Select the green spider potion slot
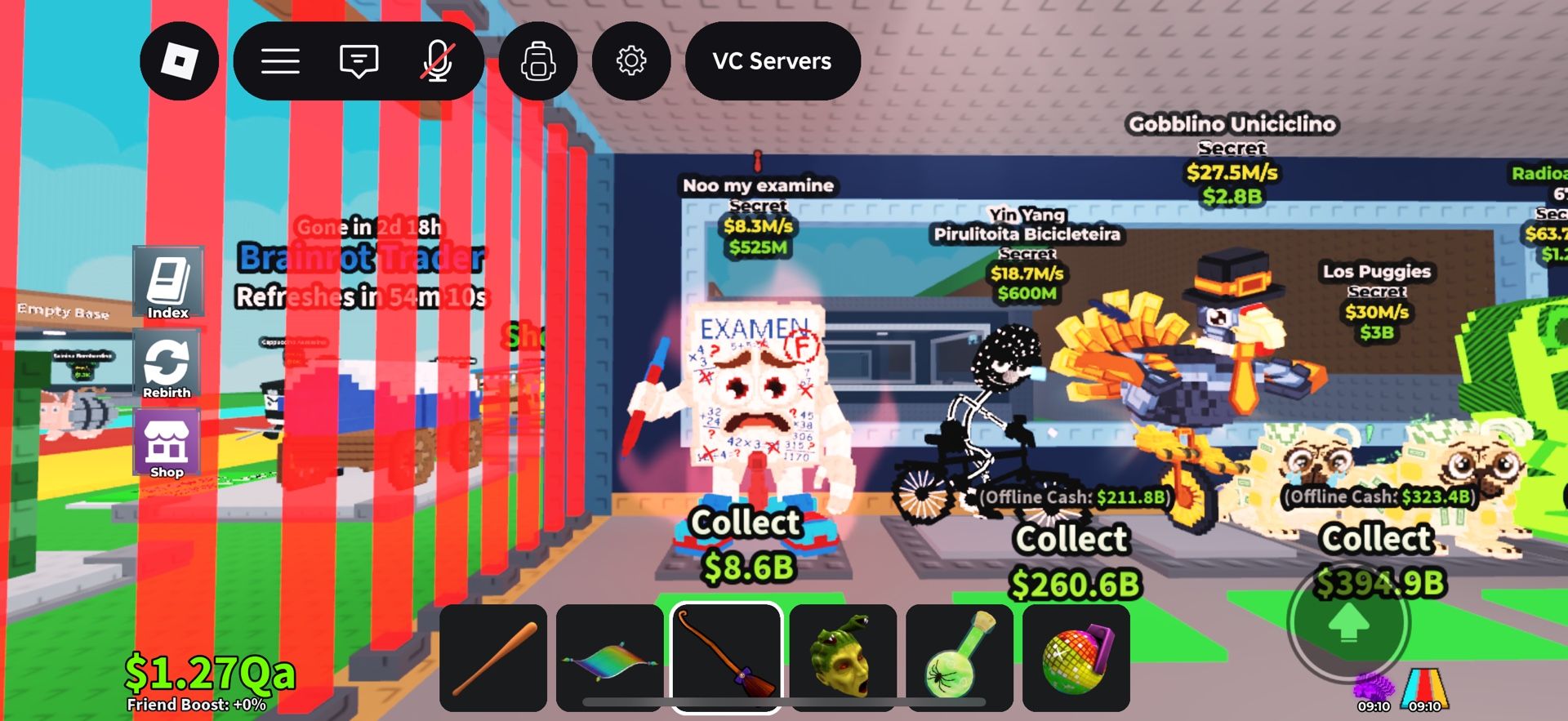 pyautogui.click(x=960, y=658)
